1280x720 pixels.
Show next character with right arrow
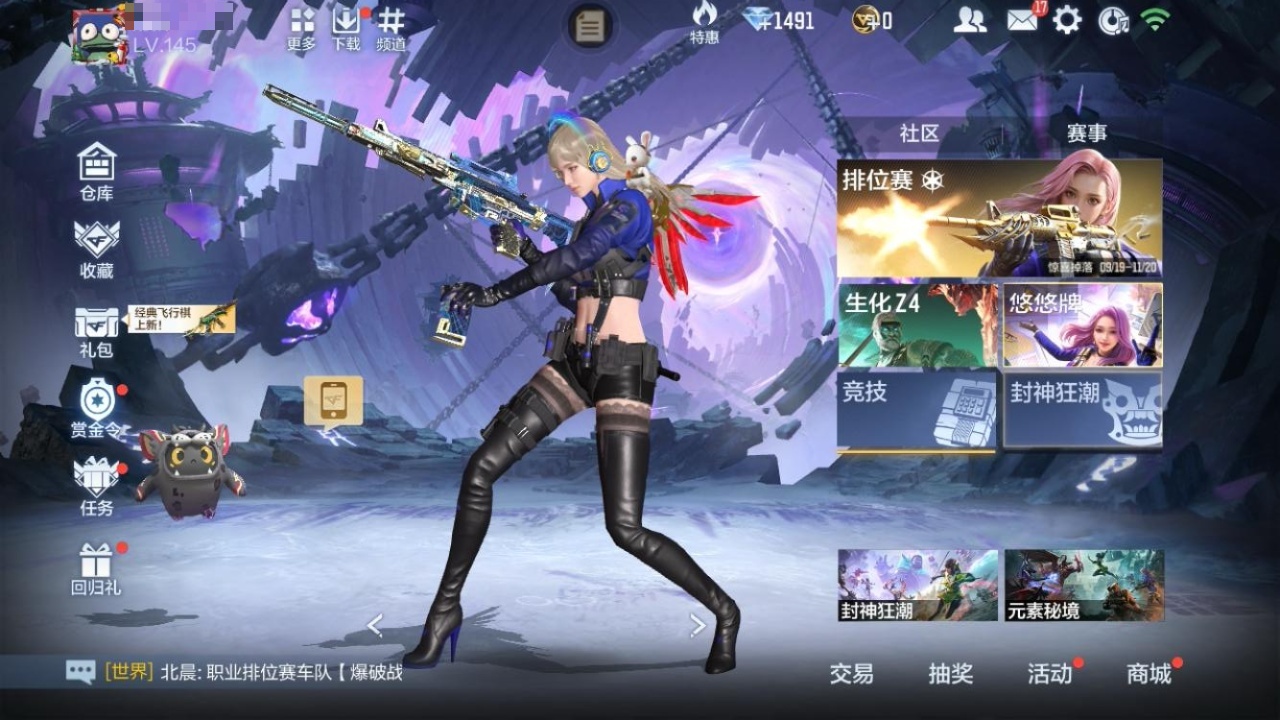click(698, 626)
